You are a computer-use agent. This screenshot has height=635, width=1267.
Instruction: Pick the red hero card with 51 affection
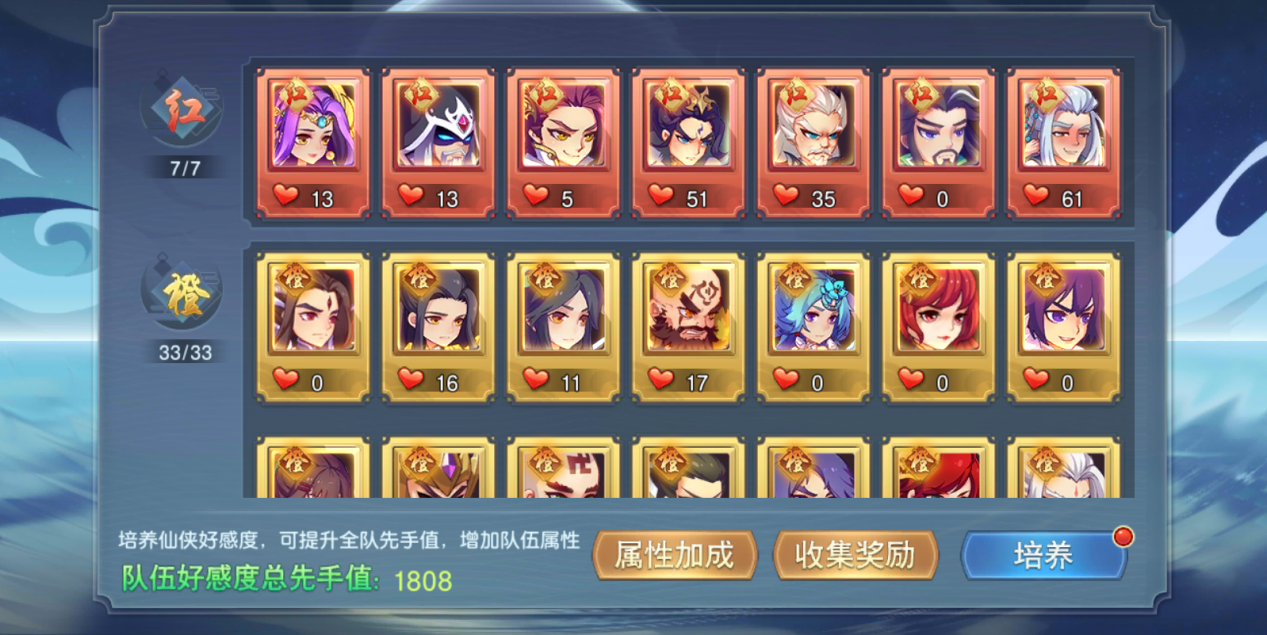tap(688, 142)
